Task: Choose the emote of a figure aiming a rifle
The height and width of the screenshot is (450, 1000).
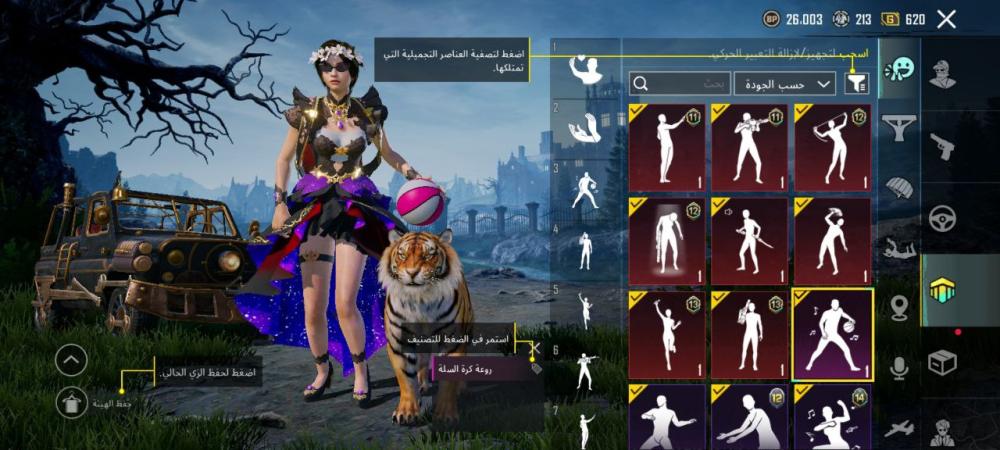Action: [749, 147]
